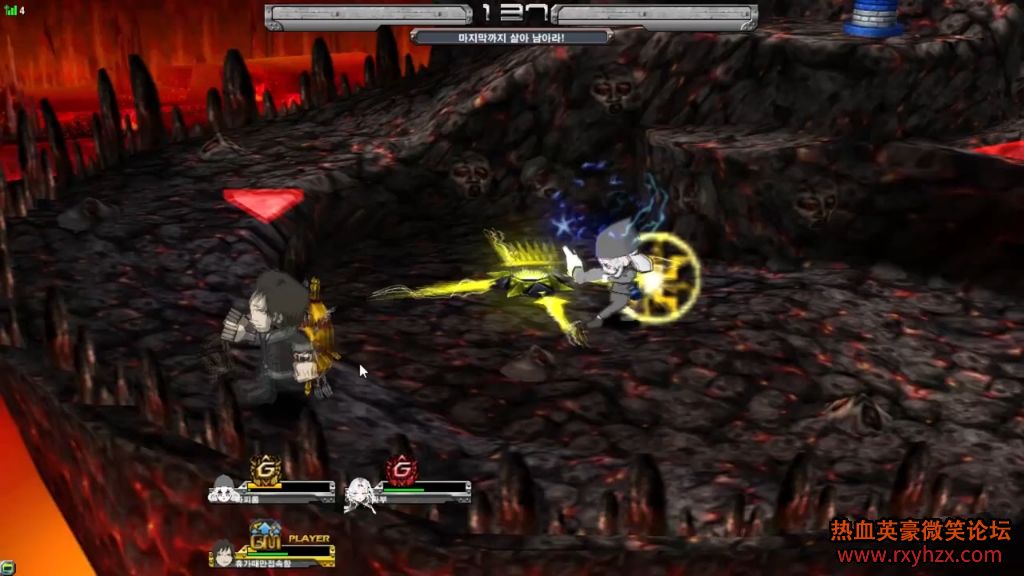Click the GM rank badge

265,536
